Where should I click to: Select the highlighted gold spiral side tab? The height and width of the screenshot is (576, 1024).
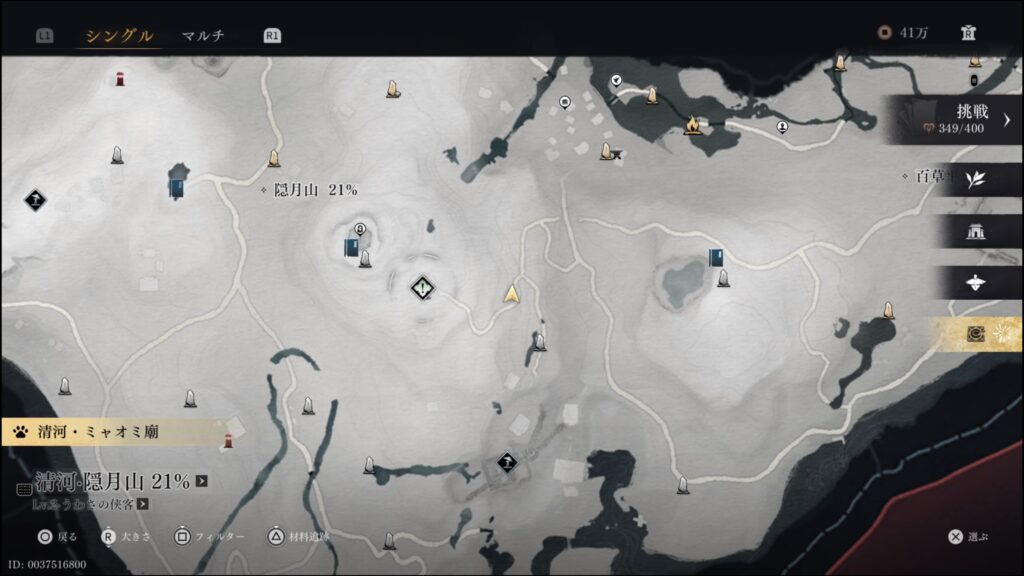pyautogui.click(x=976, y=334)
